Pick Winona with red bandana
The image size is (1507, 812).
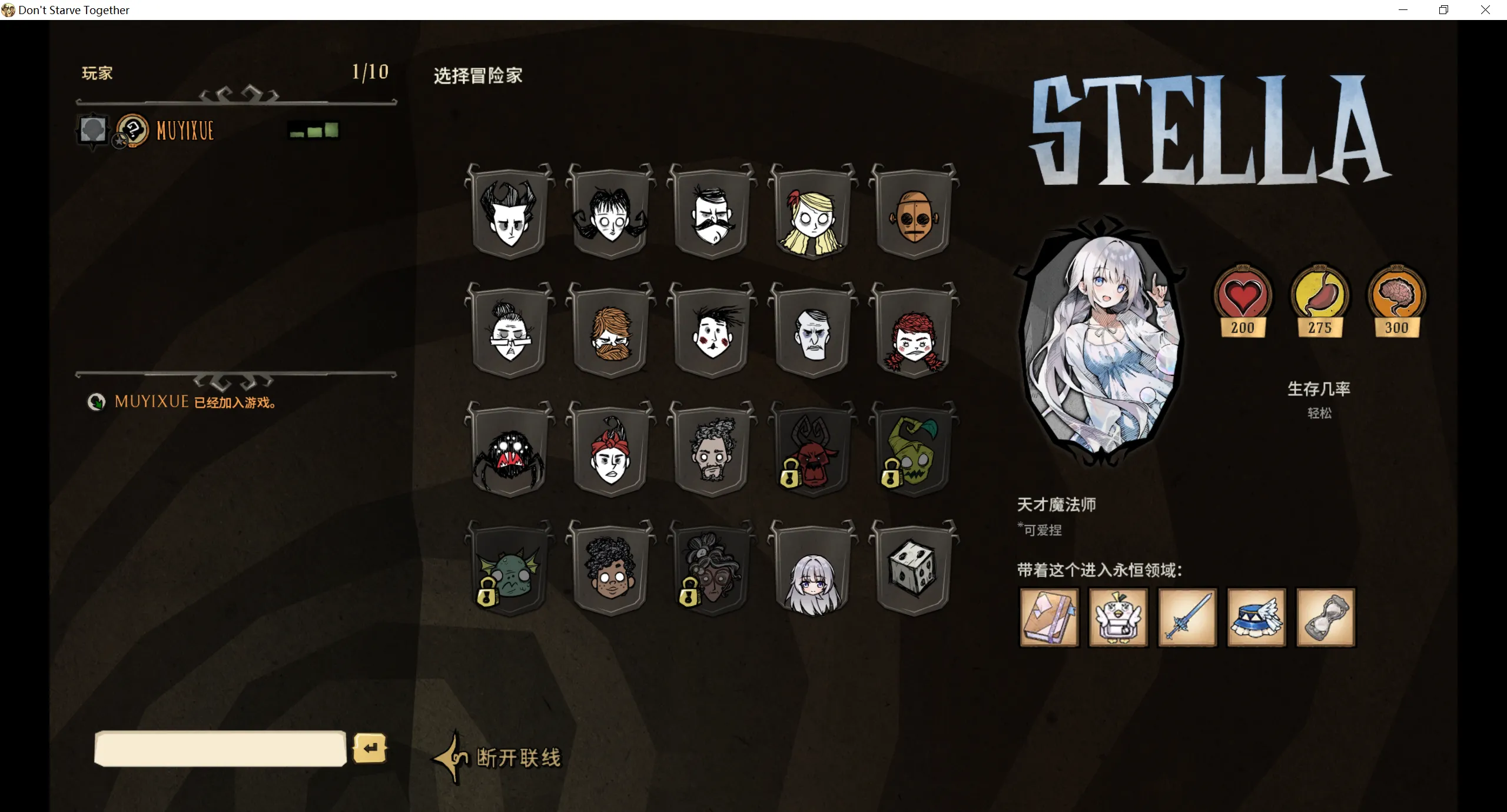click(610, 451)
